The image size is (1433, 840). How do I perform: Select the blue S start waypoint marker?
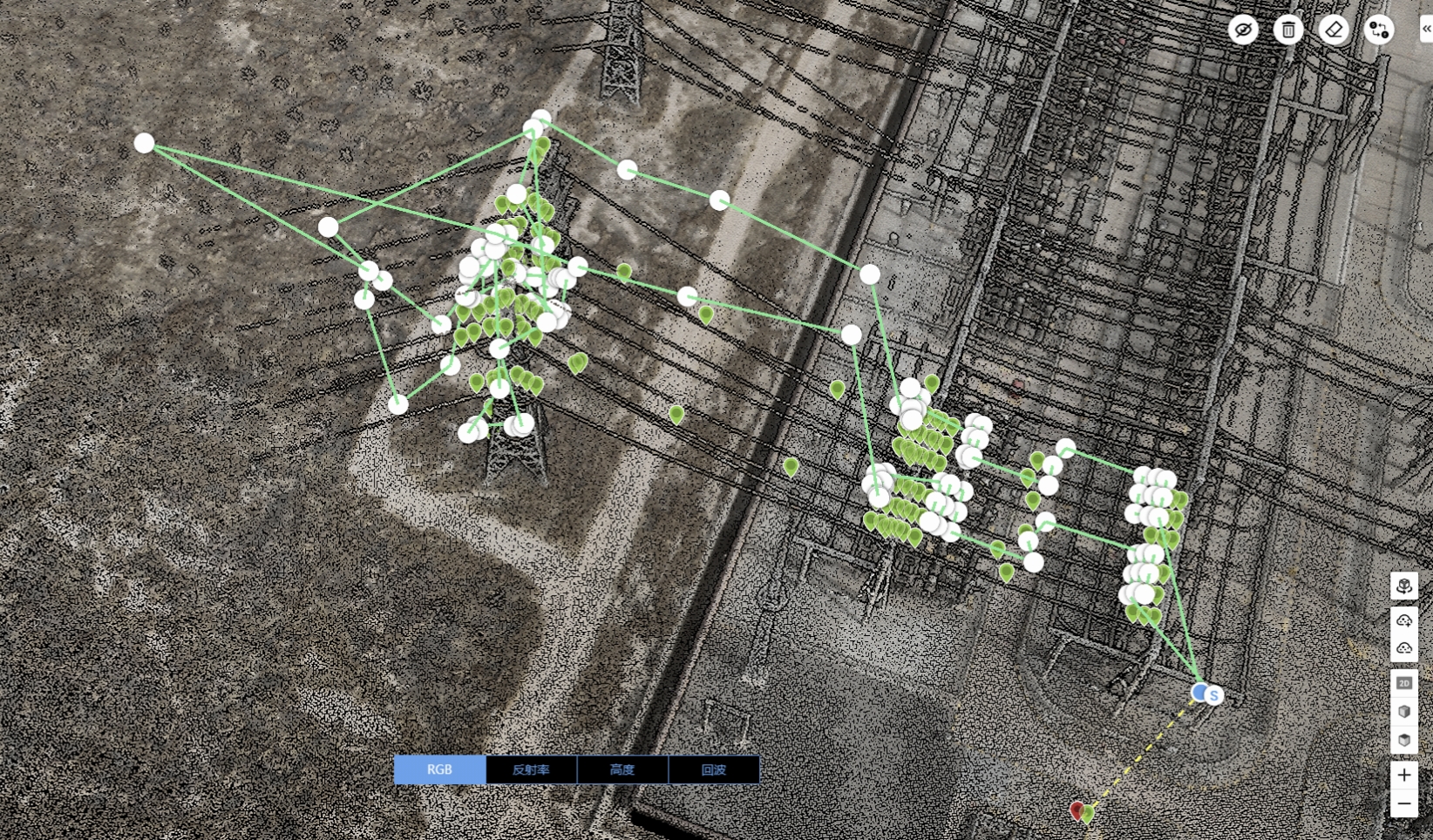(1212, 694)
